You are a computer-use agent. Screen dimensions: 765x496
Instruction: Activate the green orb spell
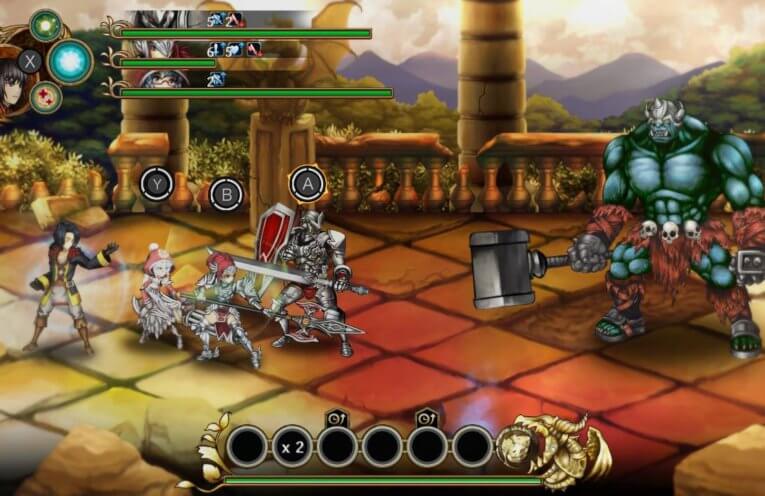pos(45,24)
